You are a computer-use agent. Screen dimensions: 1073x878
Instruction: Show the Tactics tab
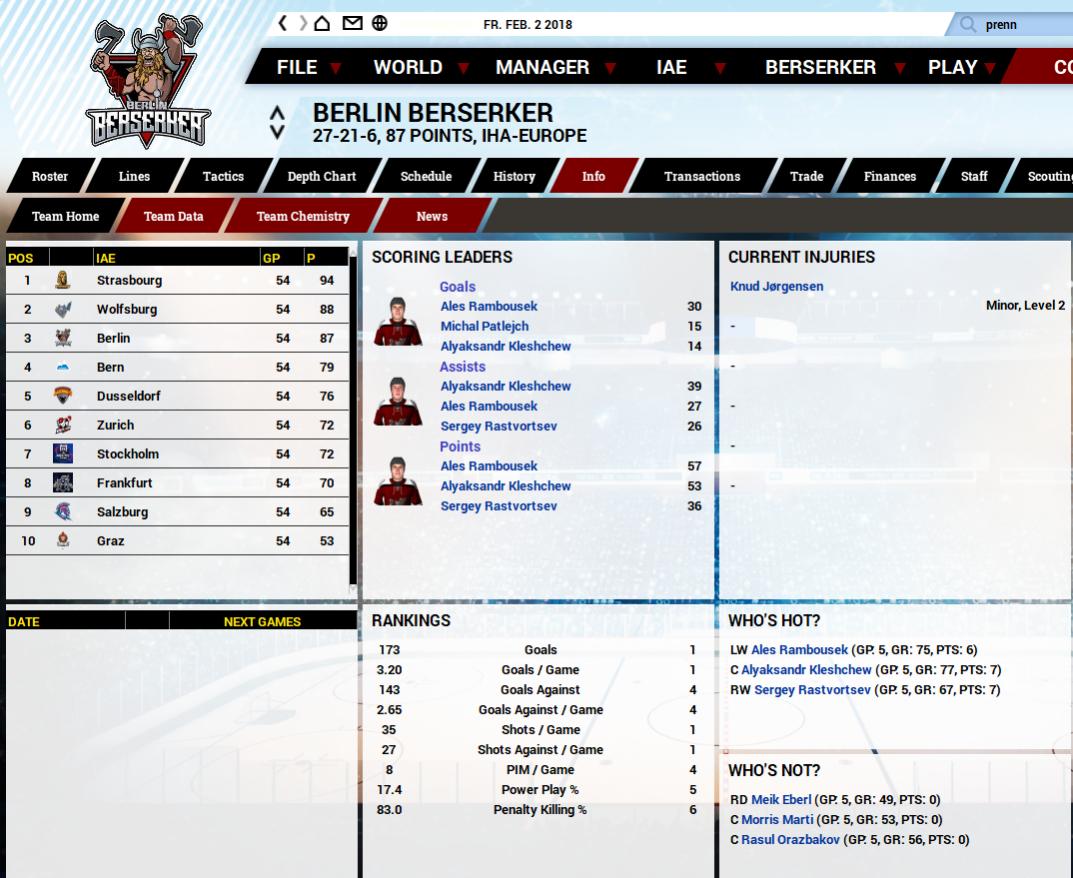tap(223, 177)
